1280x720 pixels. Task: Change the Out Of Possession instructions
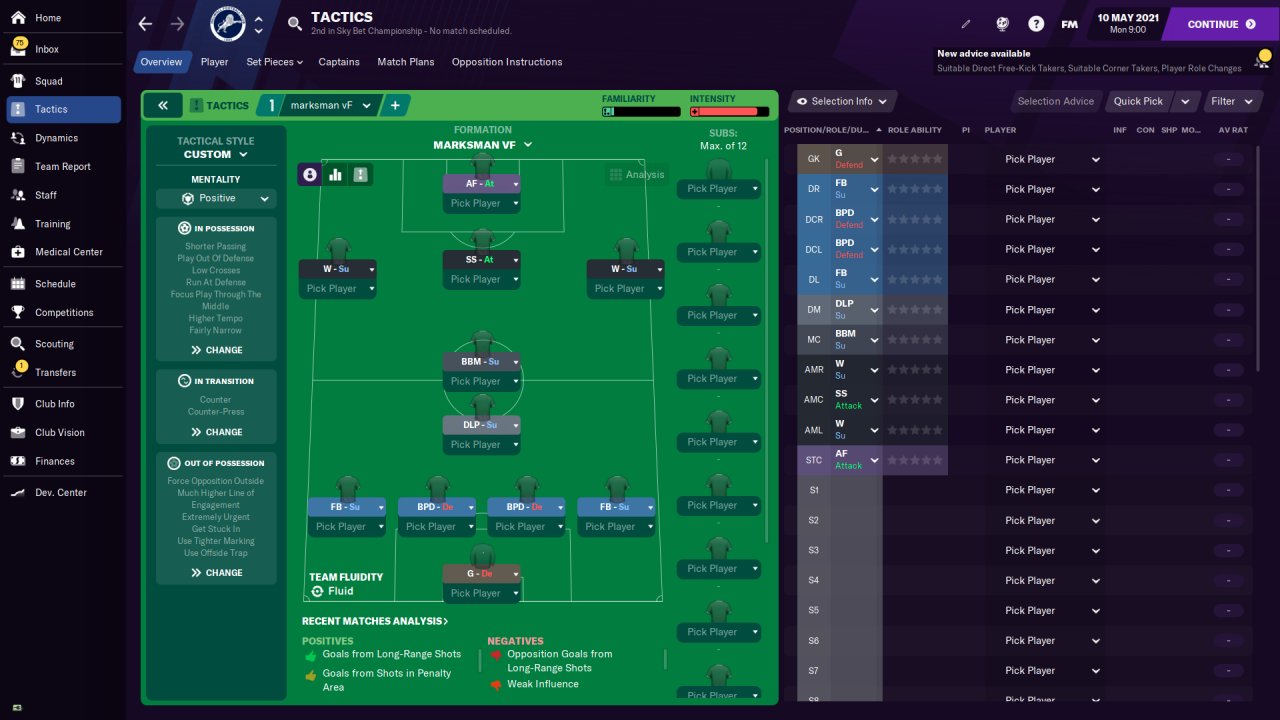coord(216,573)
